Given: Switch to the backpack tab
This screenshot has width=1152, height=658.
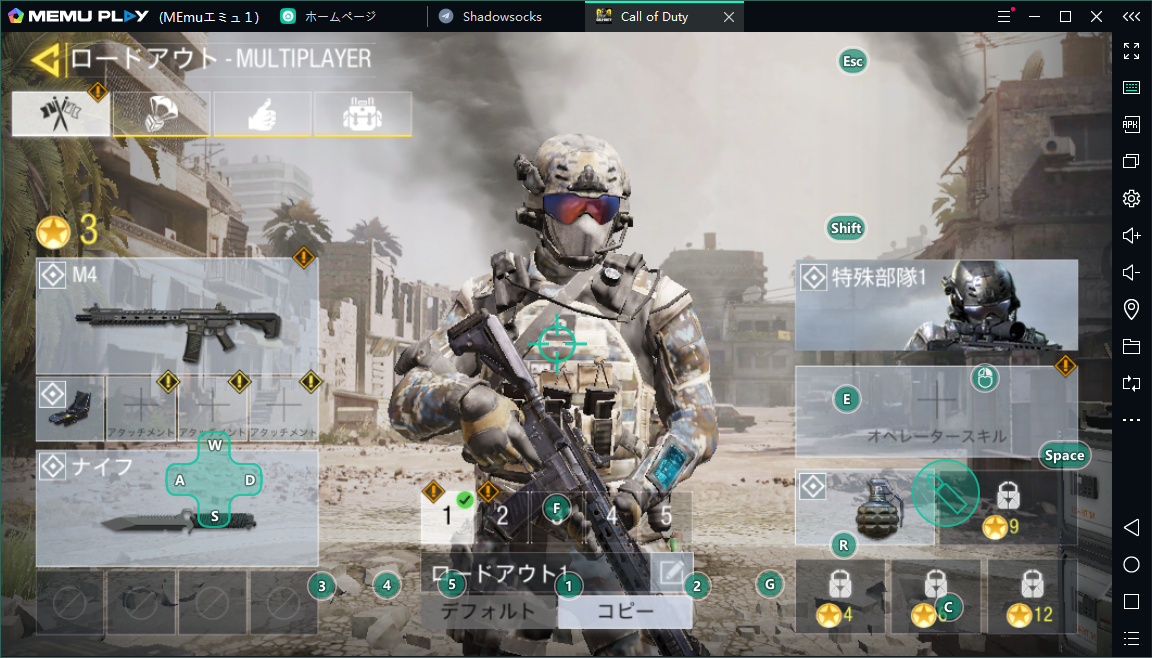Looking at the screenshot, I should point(363,114).
